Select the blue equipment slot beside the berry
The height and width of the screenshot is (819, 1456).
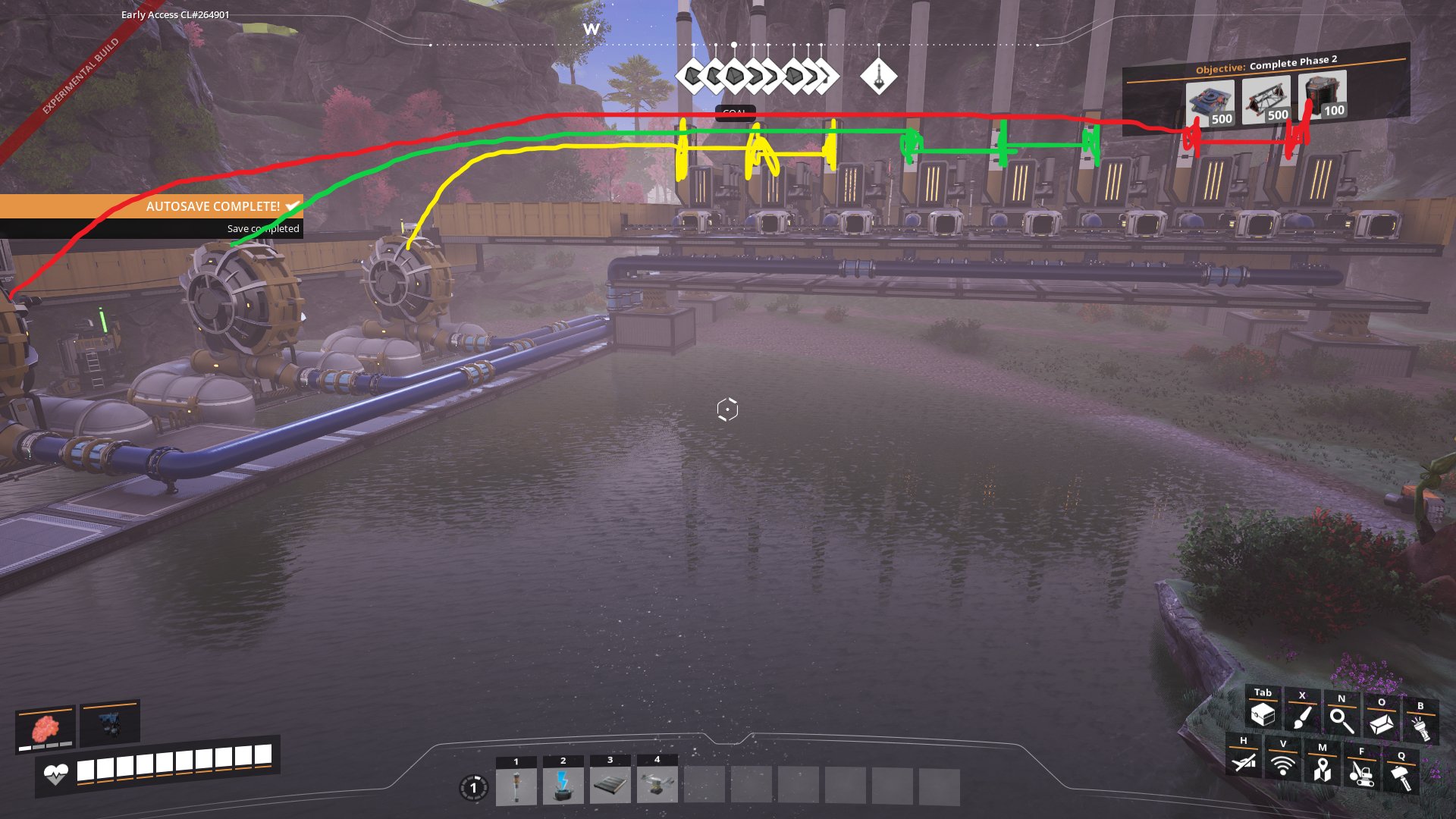[x=110, y=723]
